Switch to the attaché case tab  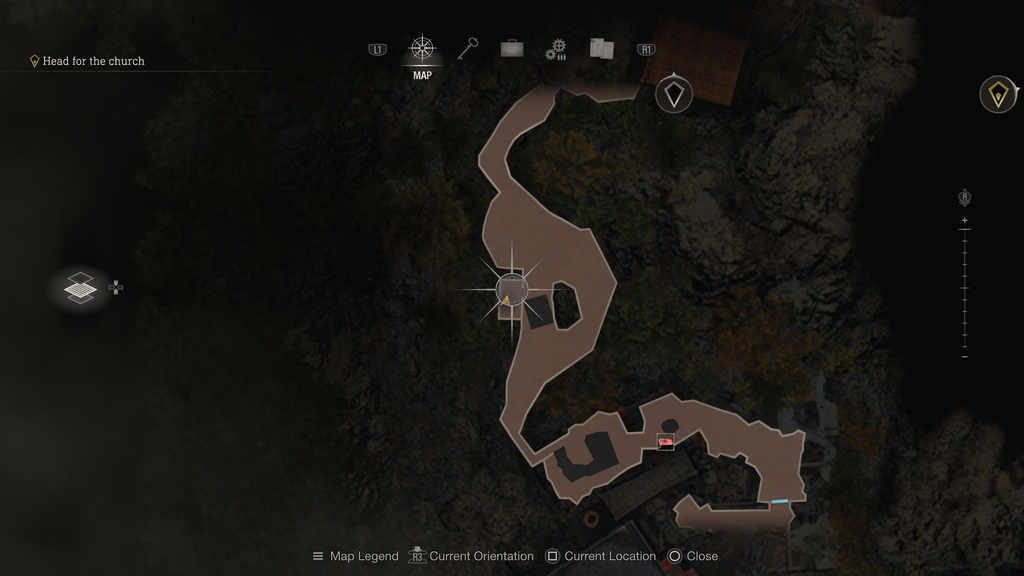point(512,49)
